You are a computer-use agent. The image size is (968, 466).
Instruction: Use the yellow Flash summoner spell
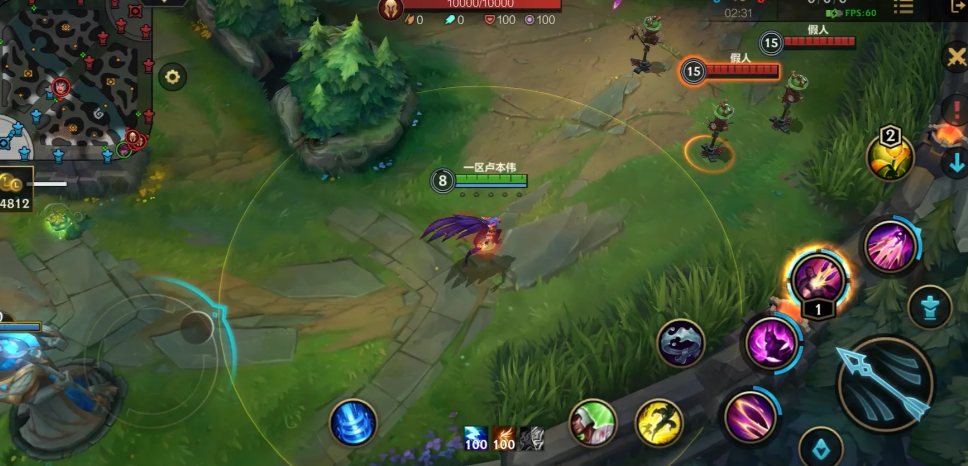point(659,422)
